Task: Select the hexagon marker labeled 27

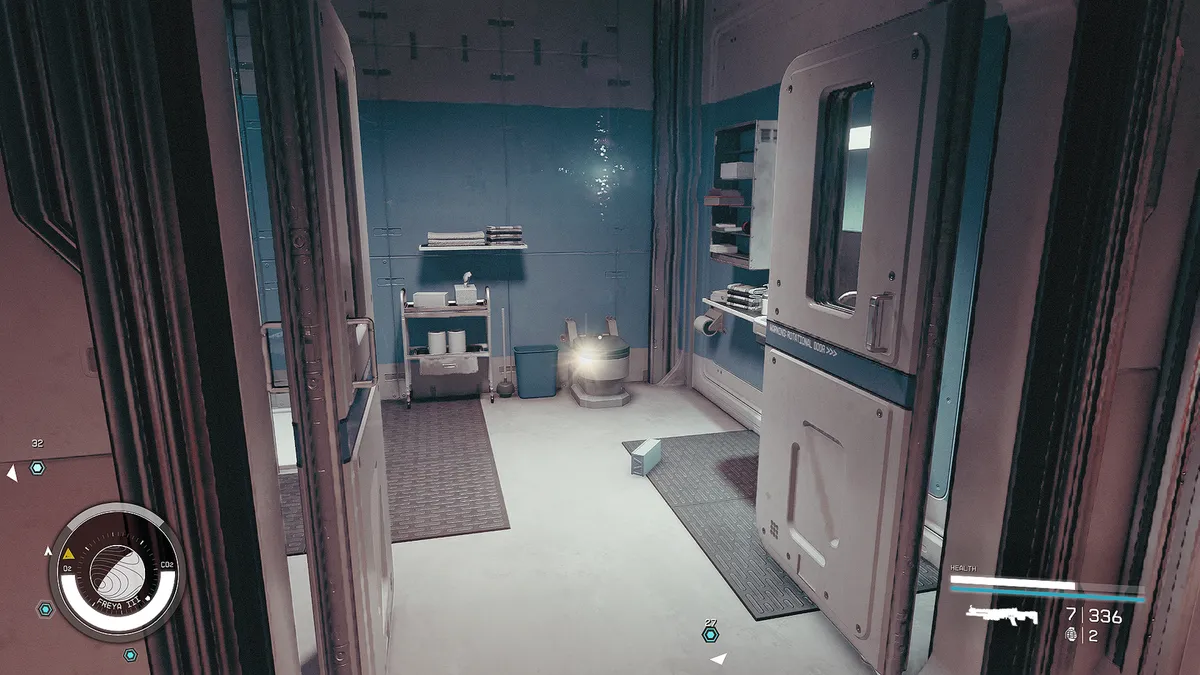Action: click(x=710, y=634)
